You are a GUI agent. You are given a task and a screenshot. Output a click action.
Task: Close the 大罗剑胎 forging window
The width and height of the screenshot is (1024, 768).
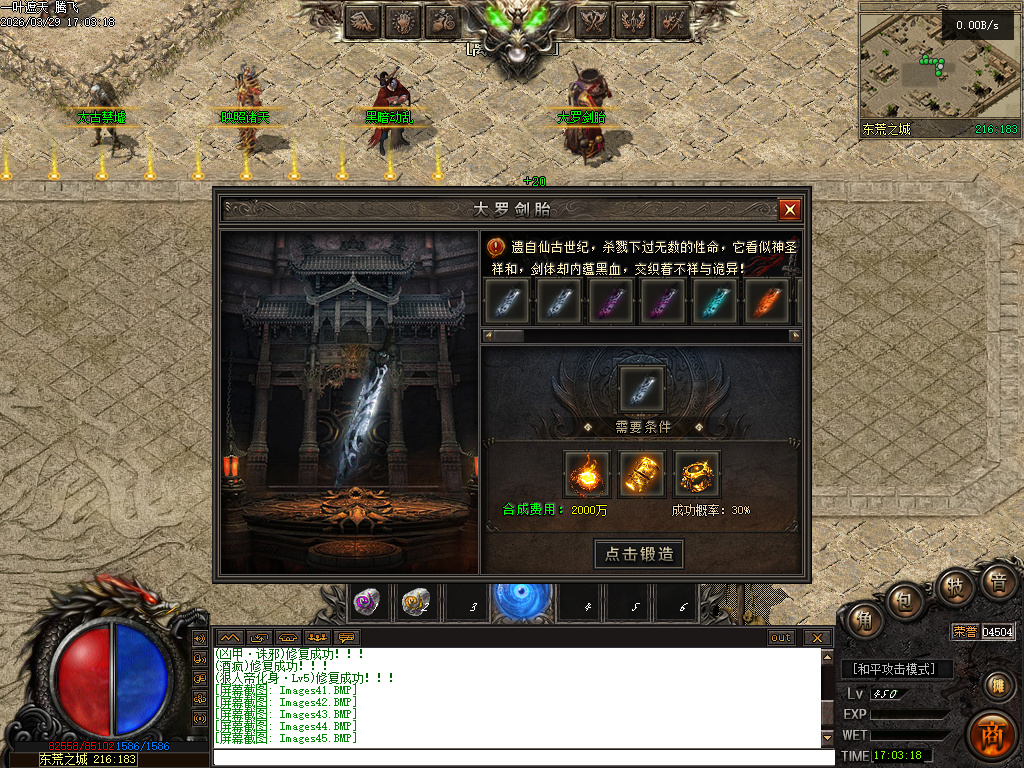pyautogui.click(x=790, y=209)
